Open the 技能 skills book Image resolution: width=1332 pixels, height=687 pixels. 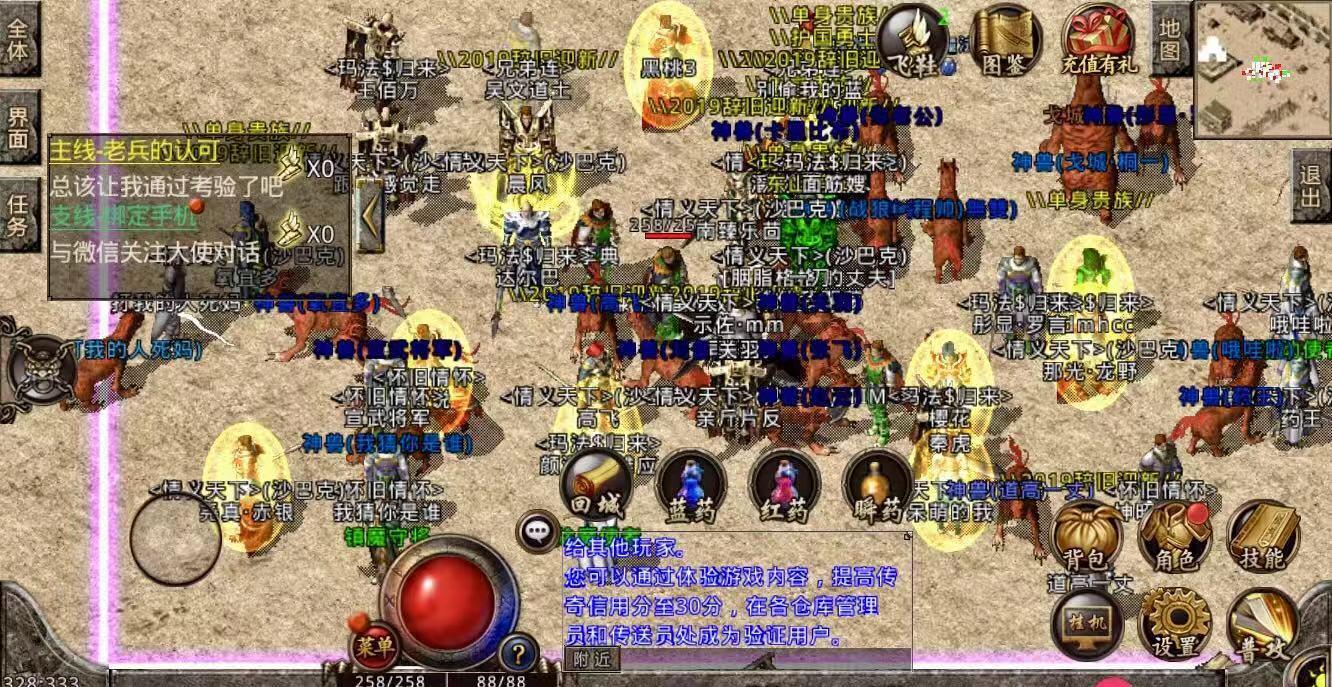click(x=1262, y=533)
